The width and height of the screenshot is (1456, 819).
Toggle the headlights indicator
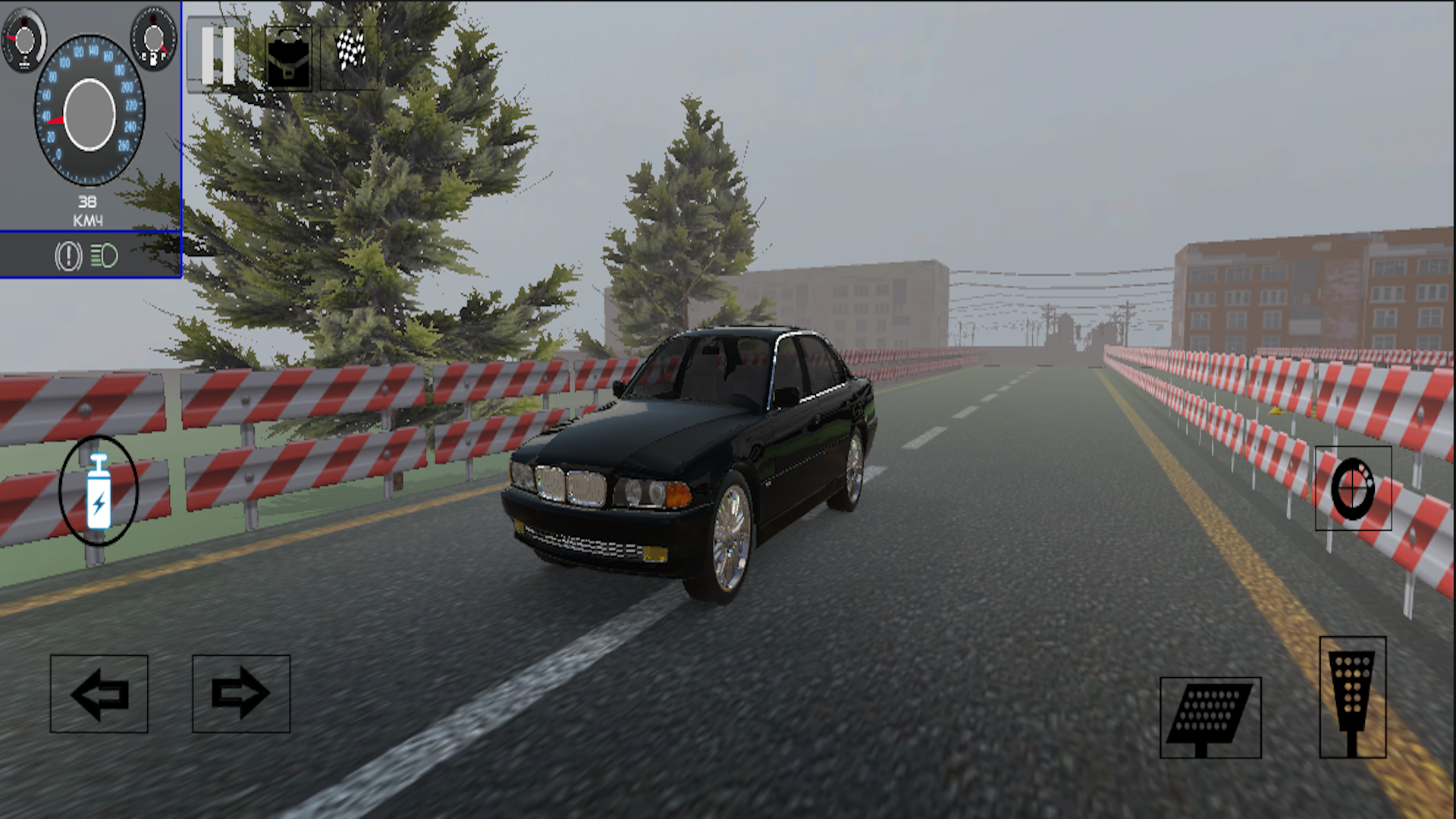pyautogui.click(x=105, y=256)
